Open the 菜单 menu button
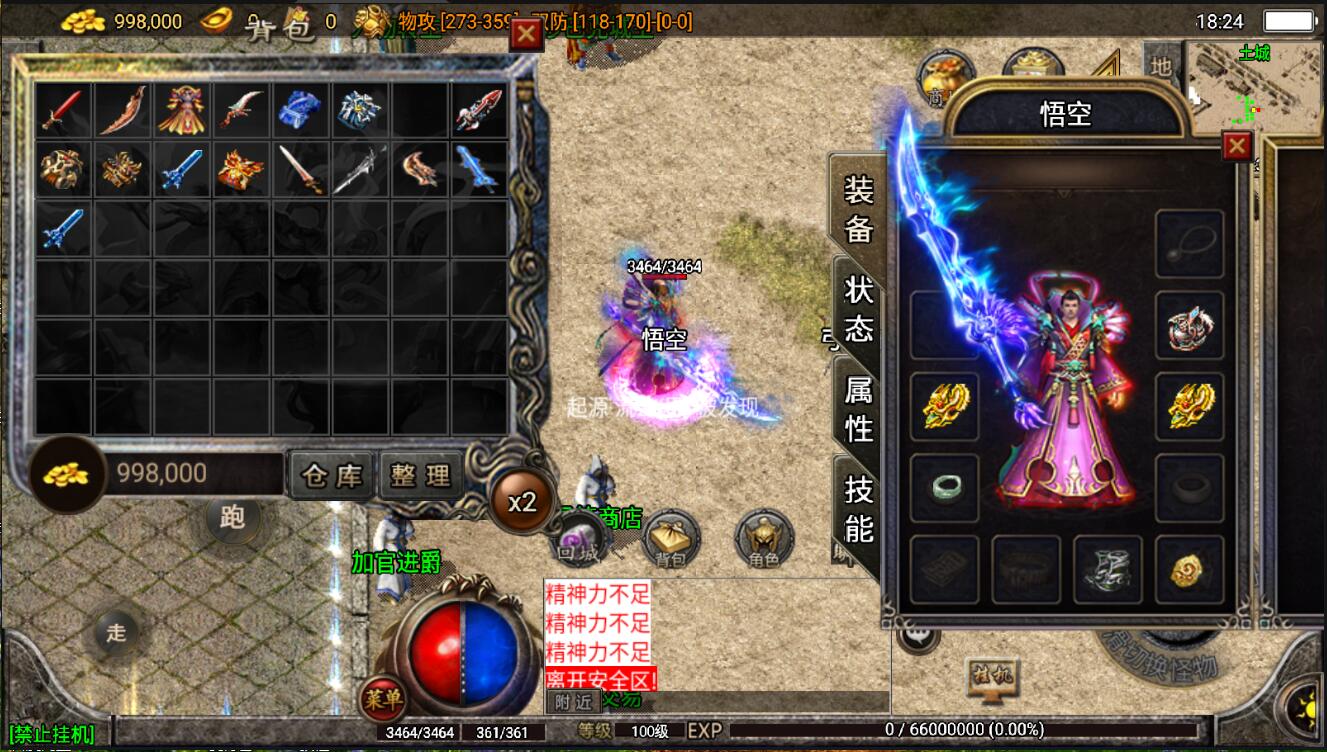Image resolution: width=1327 pixels, height=752 pixels. (382, 697)
